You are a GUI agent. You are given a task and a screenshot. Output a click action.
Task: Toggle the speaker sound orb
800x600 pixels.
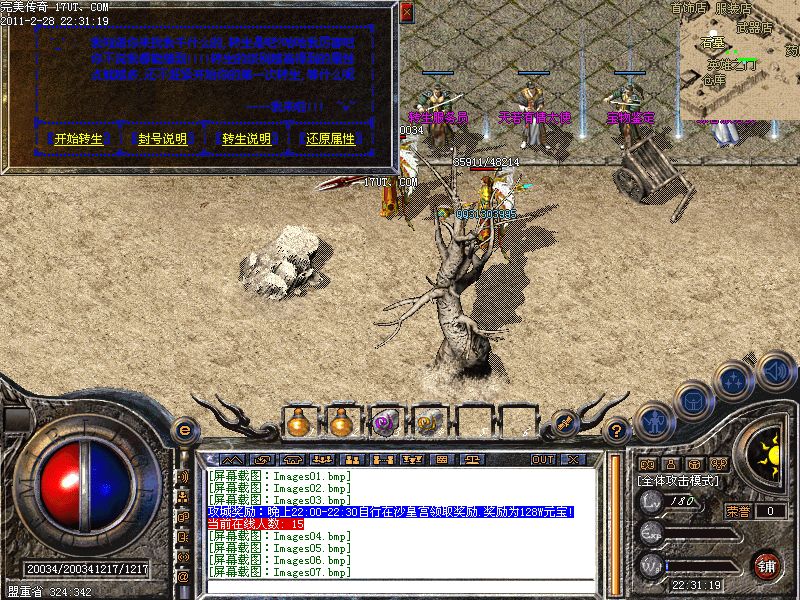tap(774, 371)
